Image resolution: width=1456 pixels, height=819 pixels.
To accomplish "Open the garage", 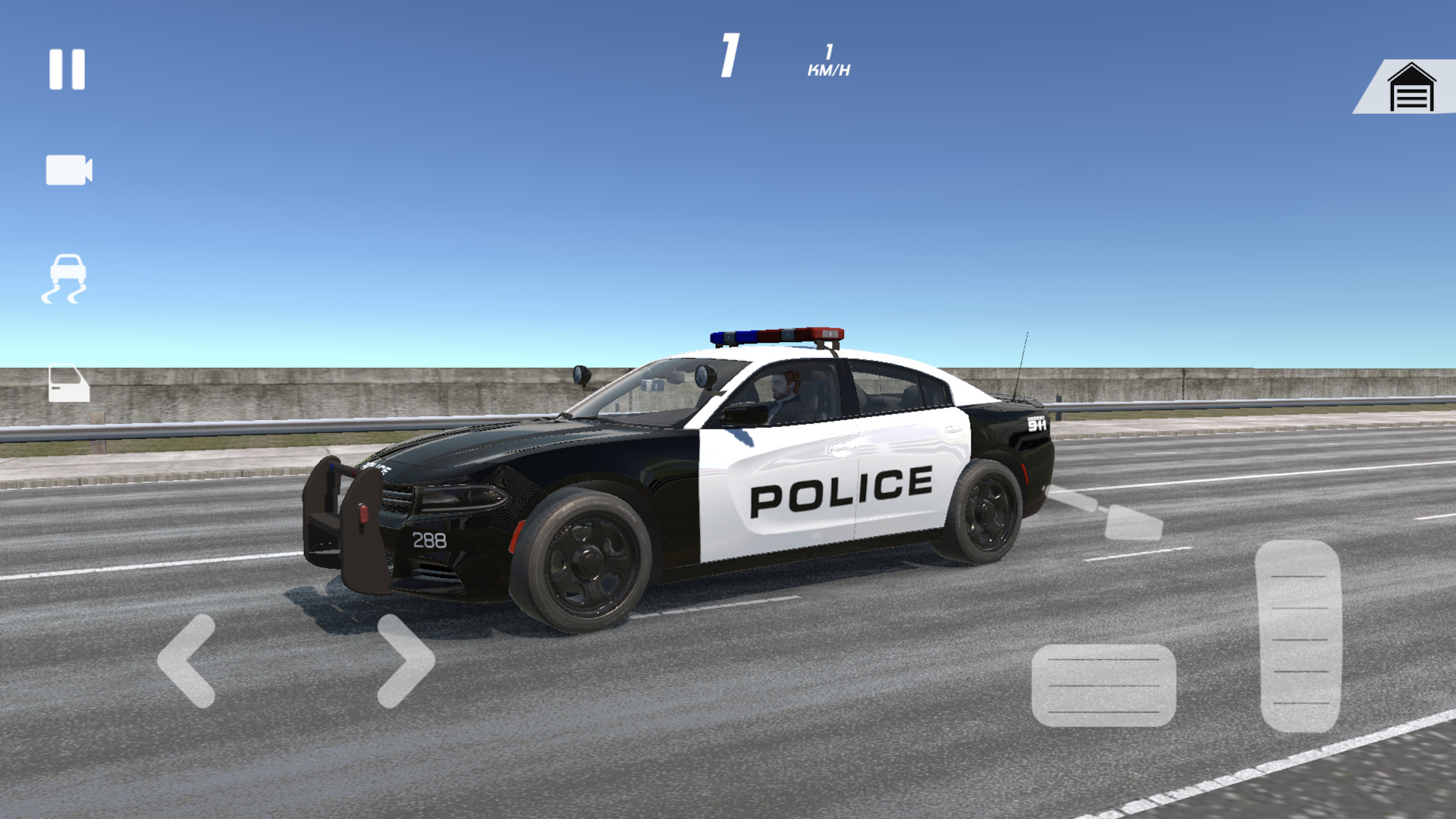I will [1410, 88].
